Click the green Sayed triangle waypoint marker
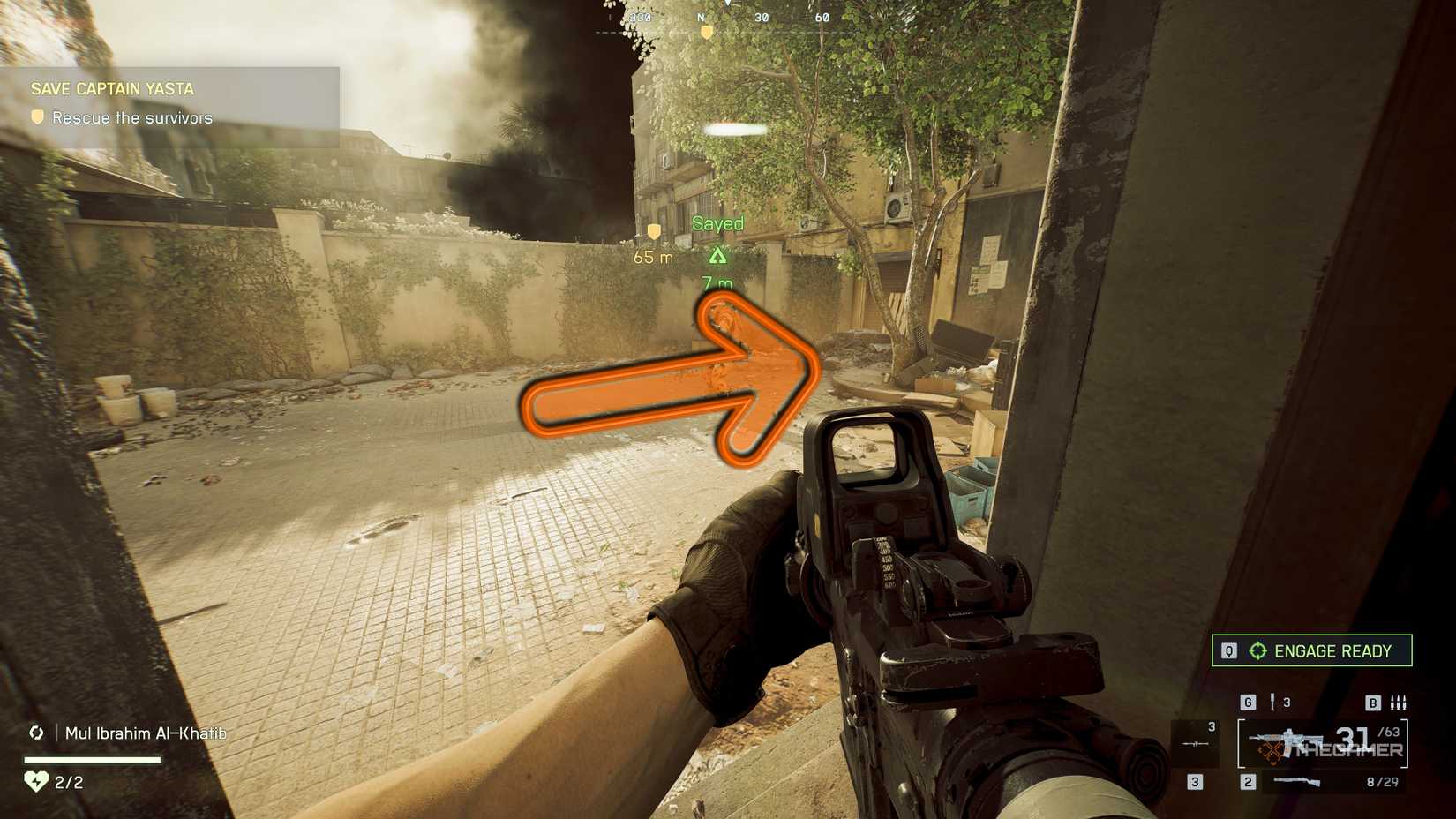1456x819 pixels. click(x=717, y=254)
